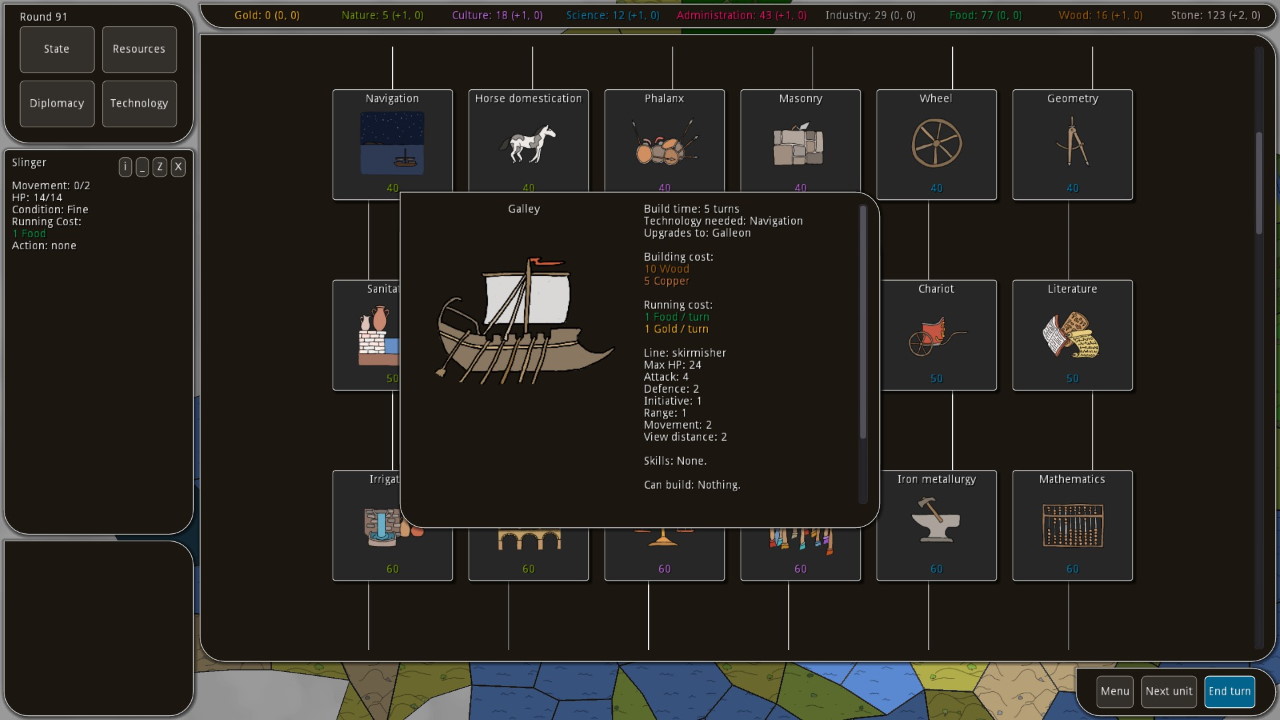Pick the Masonry technology
This screenshot has width=1280, height=720.
coord(800,140)
